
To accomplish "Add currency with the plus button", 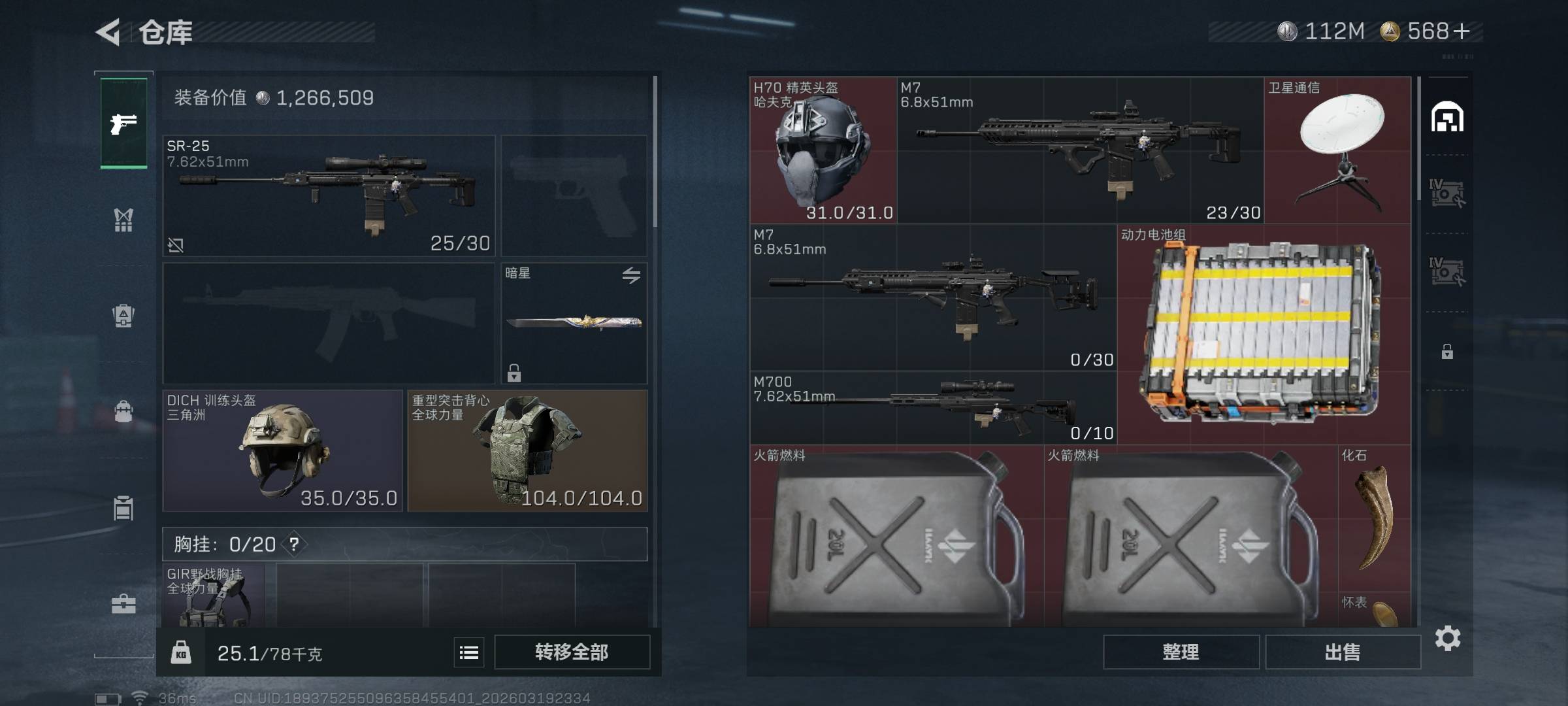I will [1462, 31].
